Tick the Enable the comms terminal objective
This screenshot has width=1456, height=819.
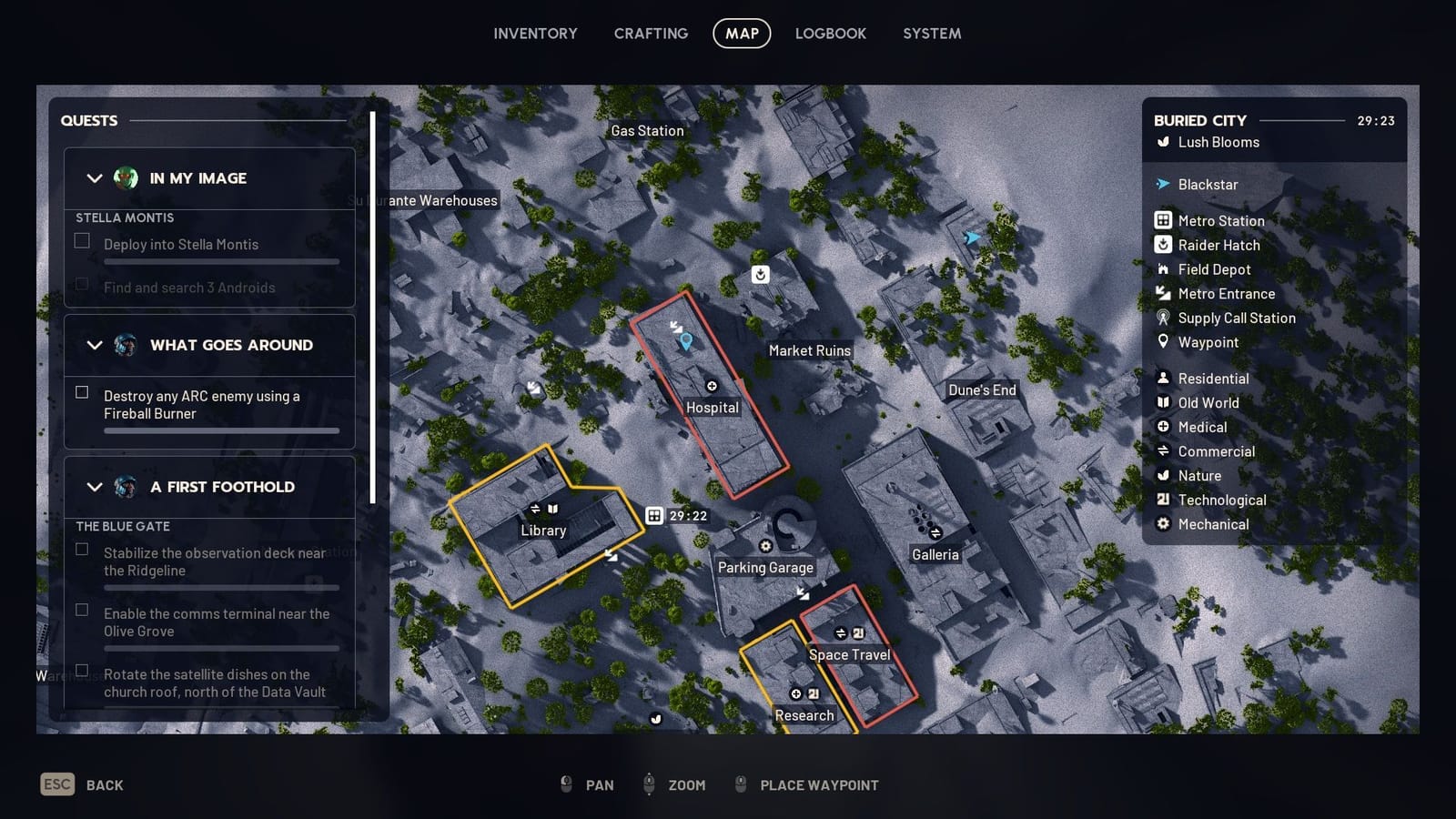click(x=82, y=610)
